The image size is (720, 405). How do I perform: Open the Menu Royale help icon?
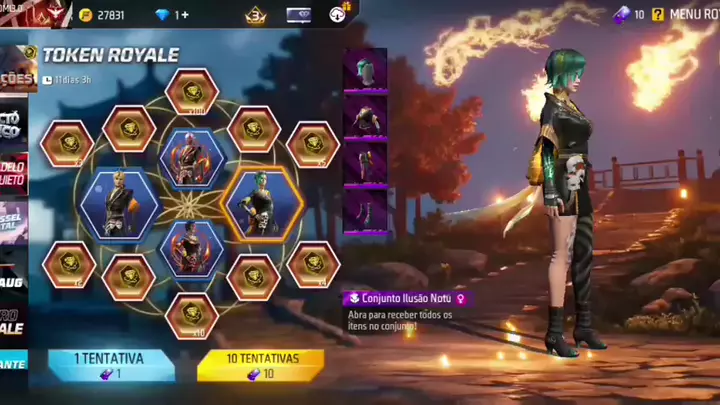657,14
